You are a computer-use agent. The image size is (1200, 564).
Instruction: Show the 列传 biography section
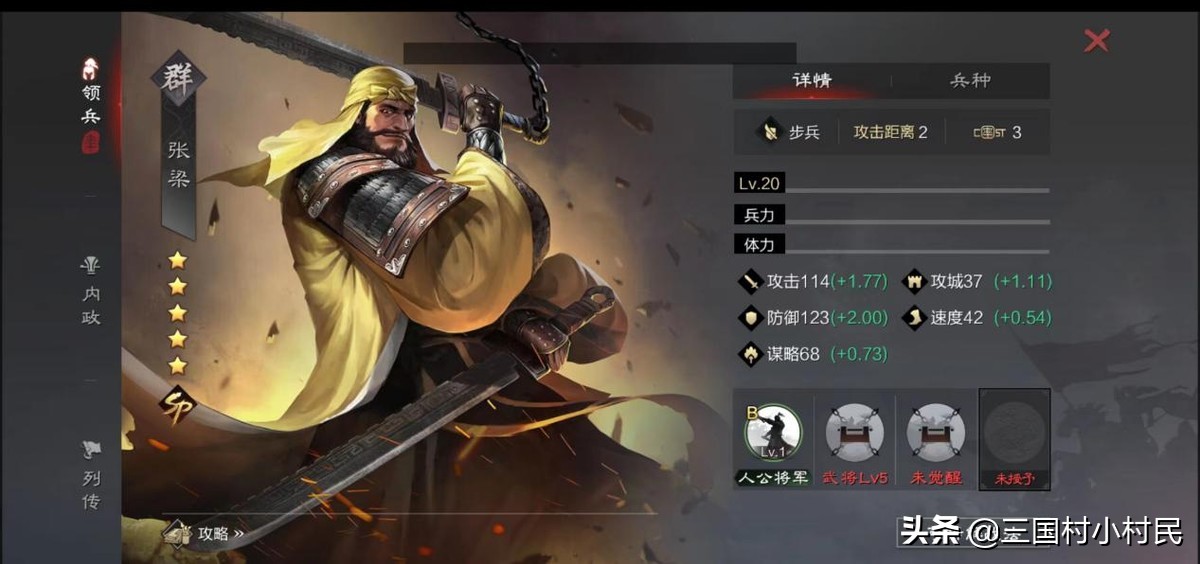tap(91, 478)
